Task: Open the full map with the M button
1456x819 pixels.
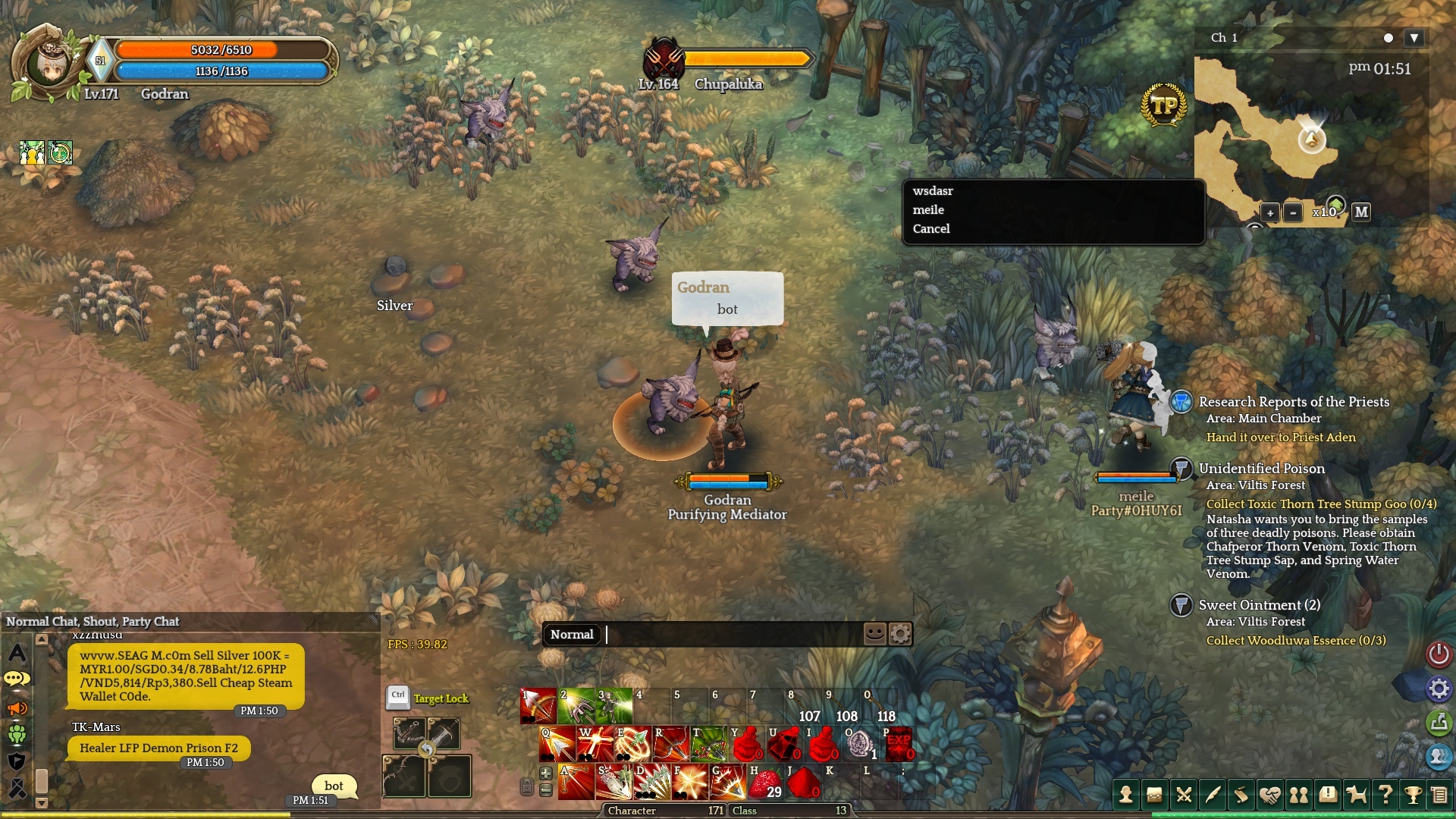Action: pyautogui.click(x=1361, y=212)
